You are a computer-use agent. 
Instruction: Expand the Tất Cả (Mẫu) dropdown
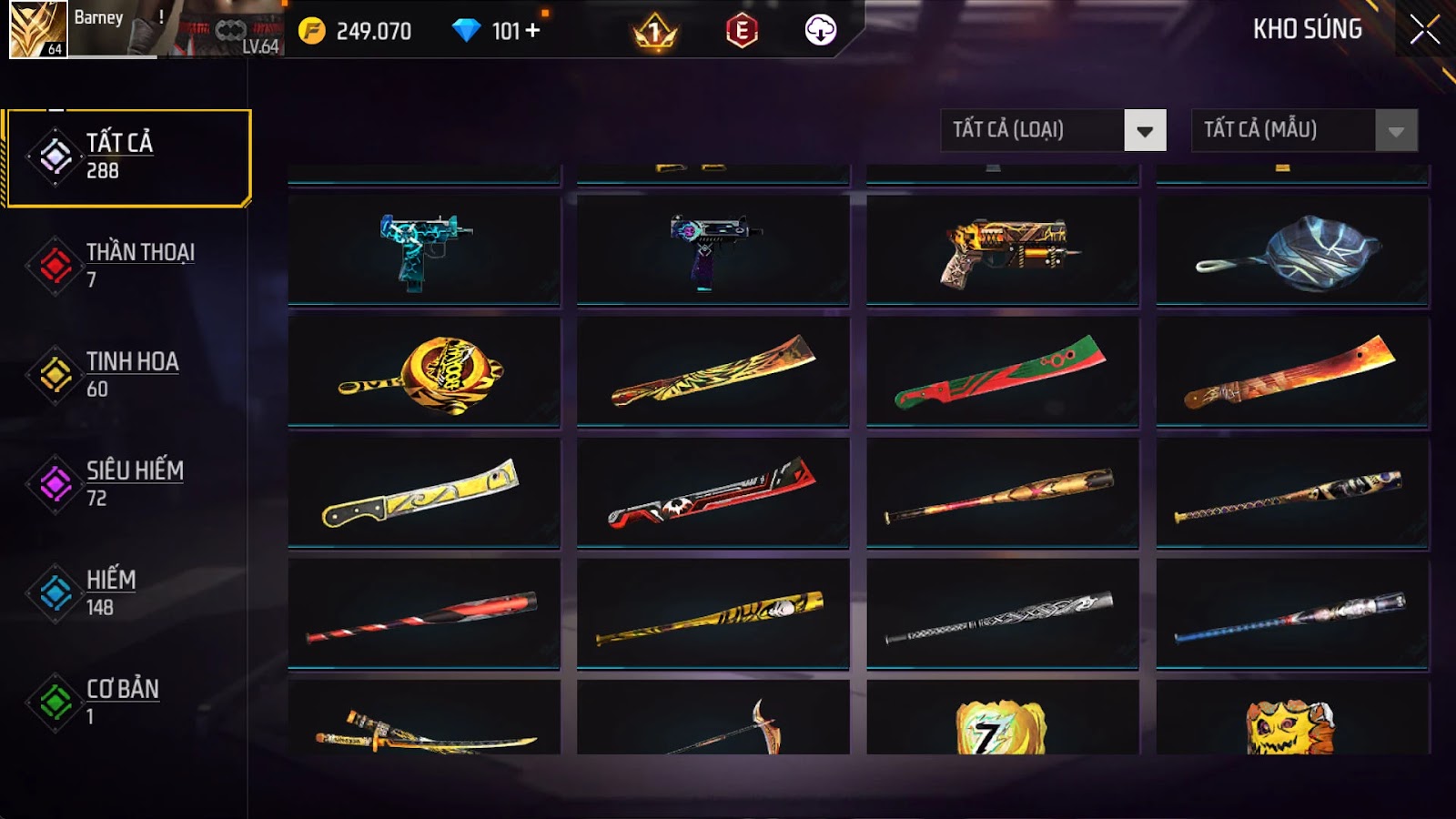[x=1304, y=130]
